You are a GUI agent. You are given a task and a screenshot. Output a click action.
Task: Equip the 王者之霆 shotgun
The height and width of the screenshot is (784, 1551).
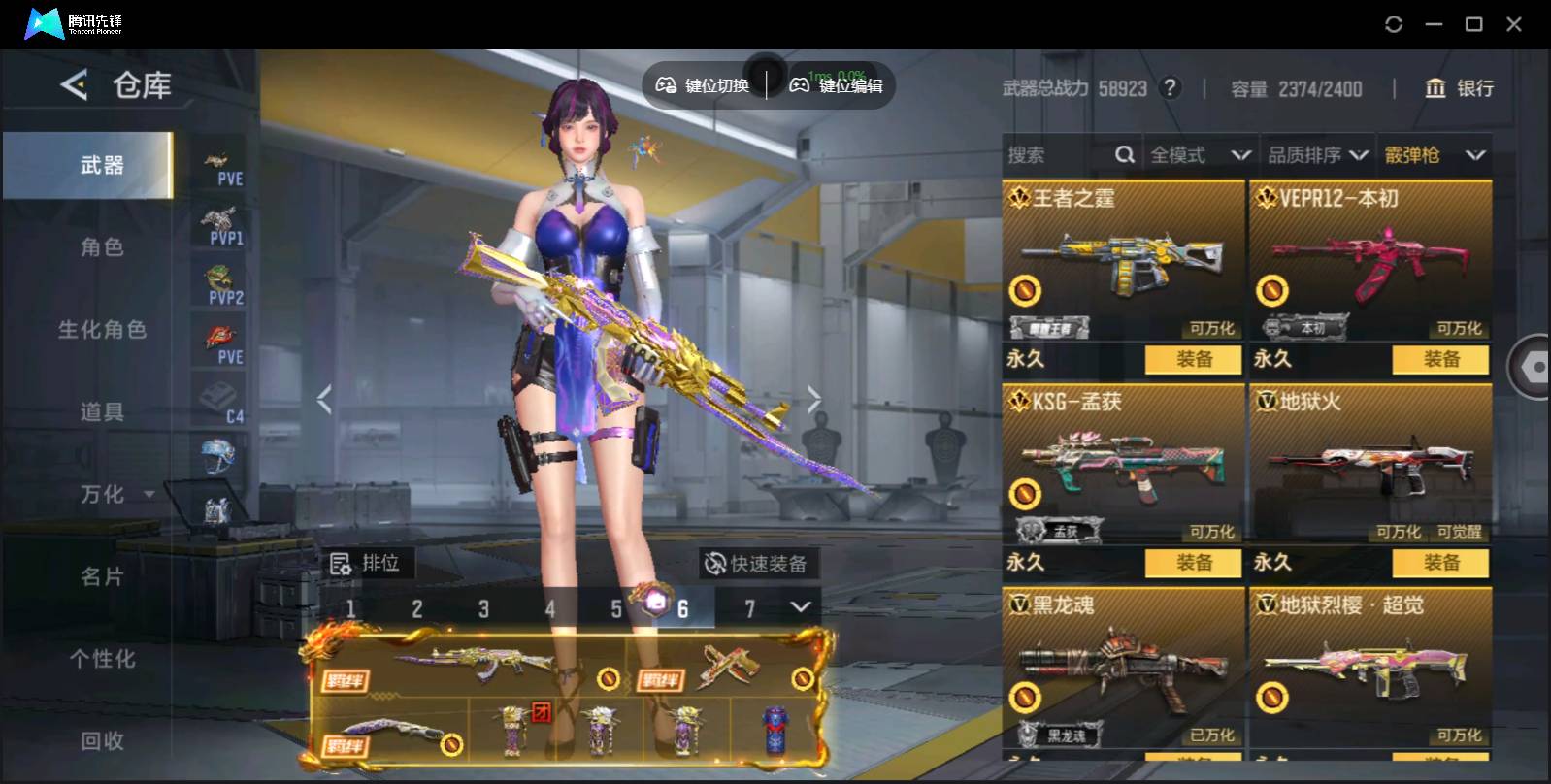pyautogui.click(x=1193, y=359)
